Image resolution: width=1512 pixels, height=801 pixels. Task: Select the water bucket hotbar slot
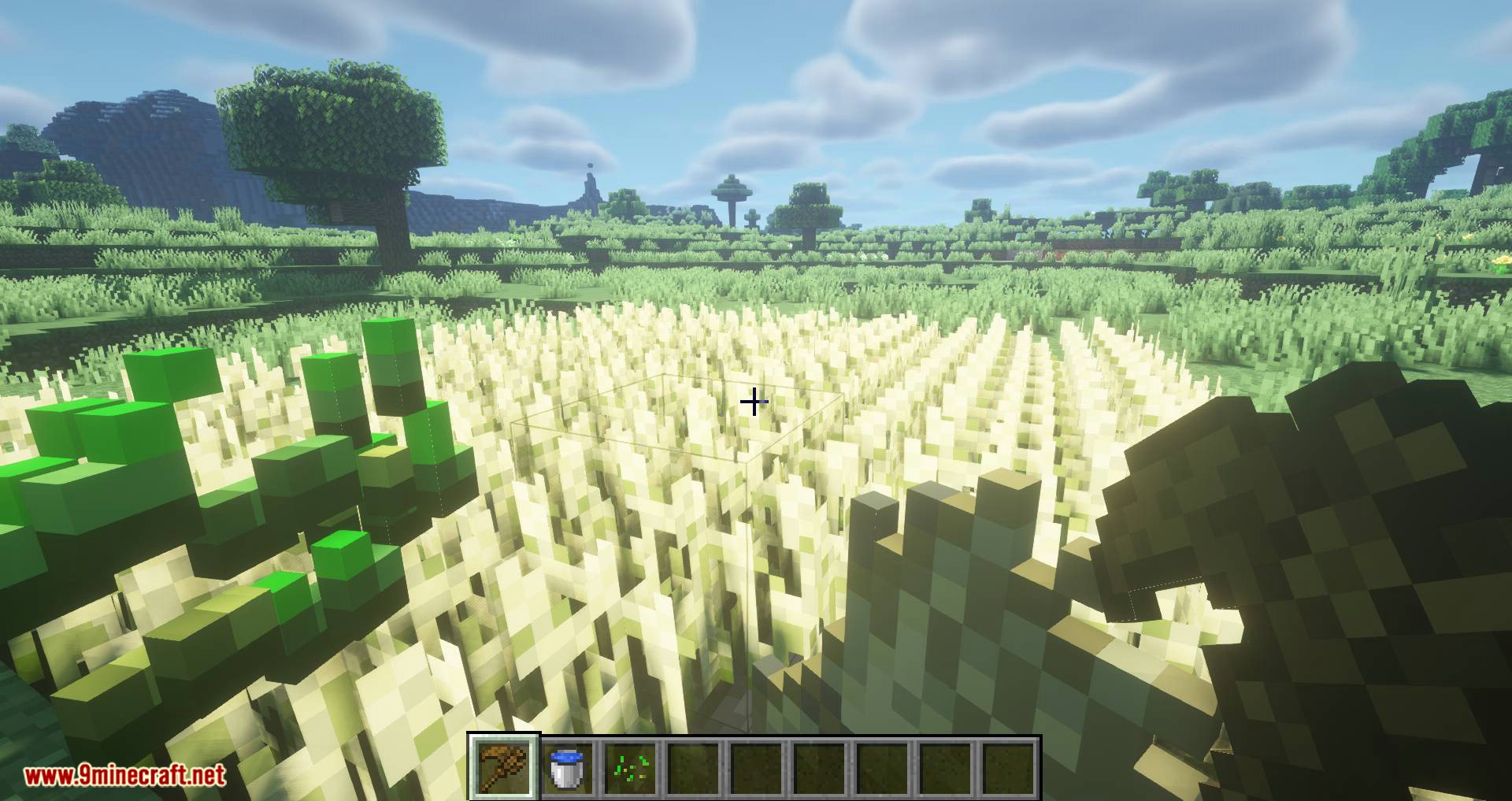[567, 768]
